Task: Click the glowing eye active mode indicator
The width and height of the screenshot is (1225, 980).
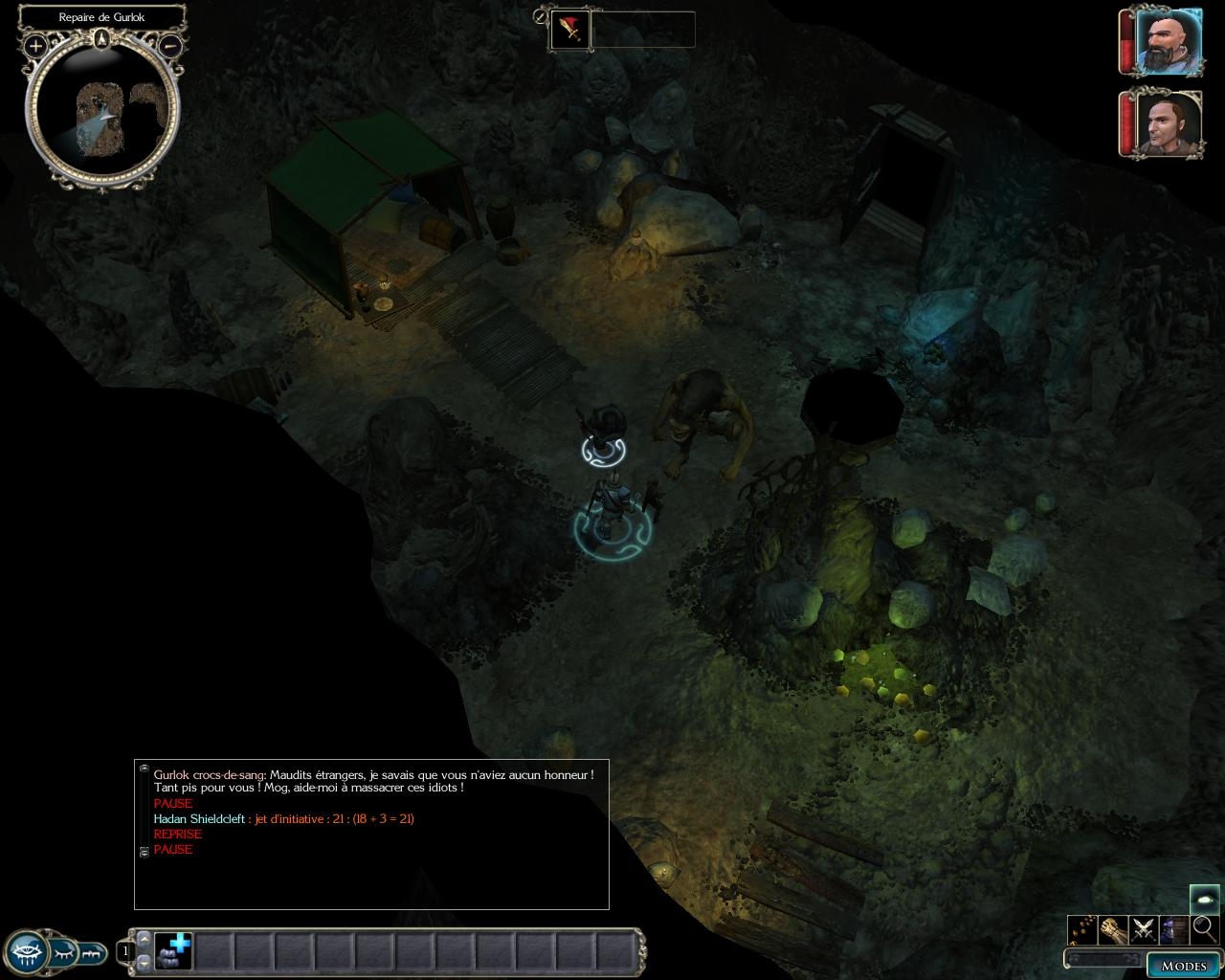Action: tap(1204, 899)
